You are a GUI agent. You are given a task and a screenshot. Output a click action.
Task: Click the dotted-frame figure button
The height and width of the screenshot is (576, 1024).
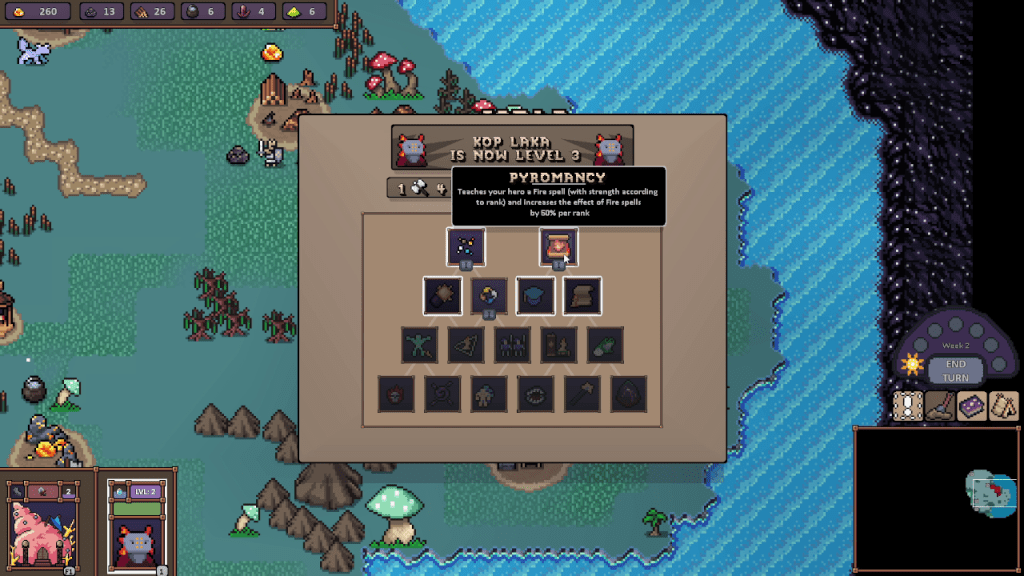[x=908, y=405]
